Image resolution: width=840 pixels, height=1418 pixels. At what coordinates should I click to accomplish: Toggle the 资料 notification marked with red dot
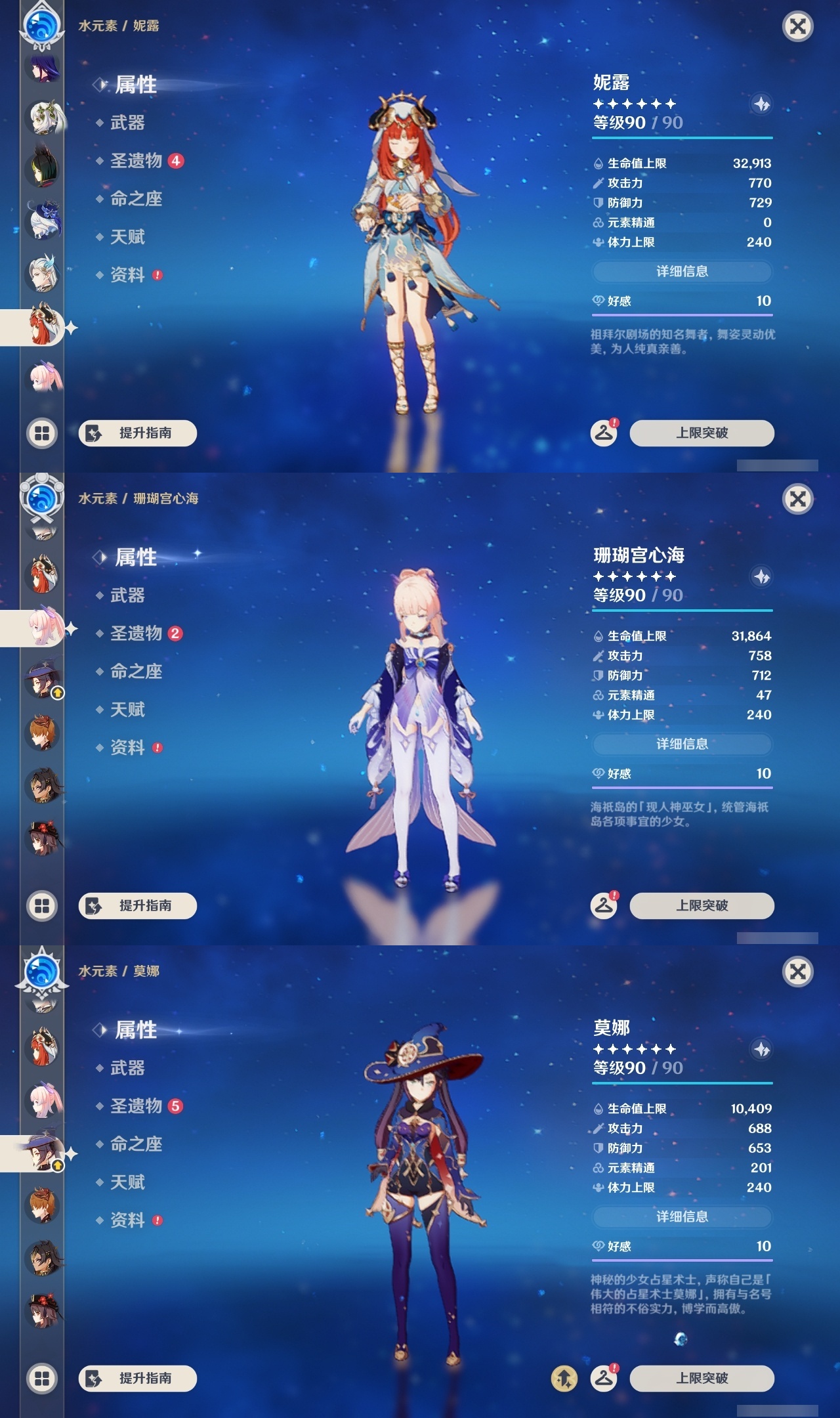[x=128, y=275]
